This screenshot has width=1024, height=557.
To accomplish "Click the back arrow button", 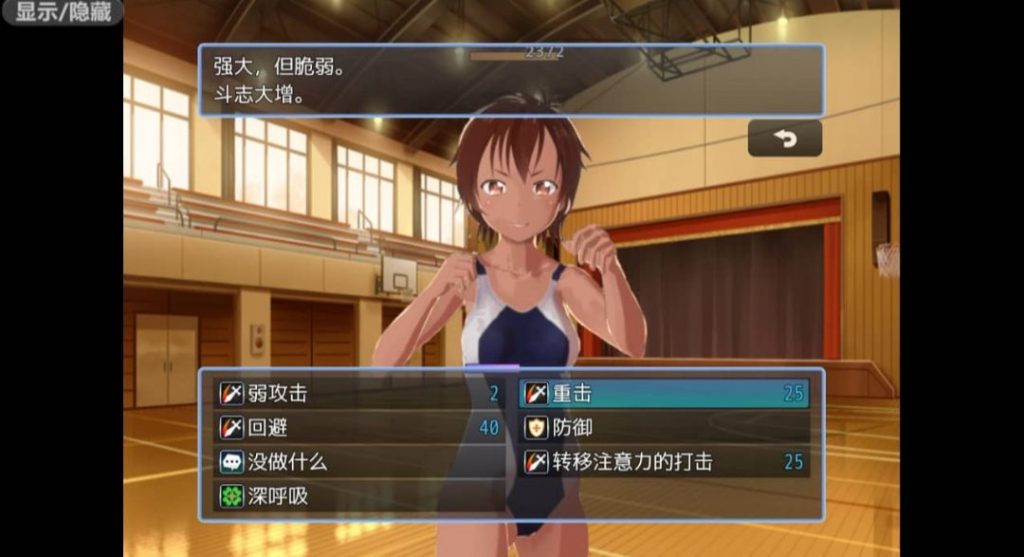I will tap(785, 139).
